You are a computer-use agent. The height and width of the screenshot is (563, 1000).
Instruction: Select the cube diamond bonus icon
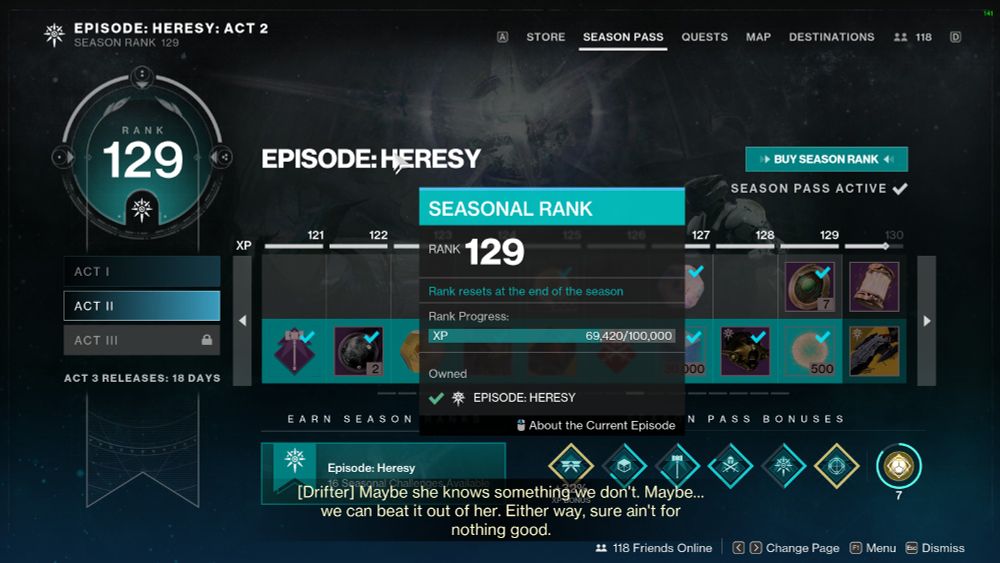624,465
